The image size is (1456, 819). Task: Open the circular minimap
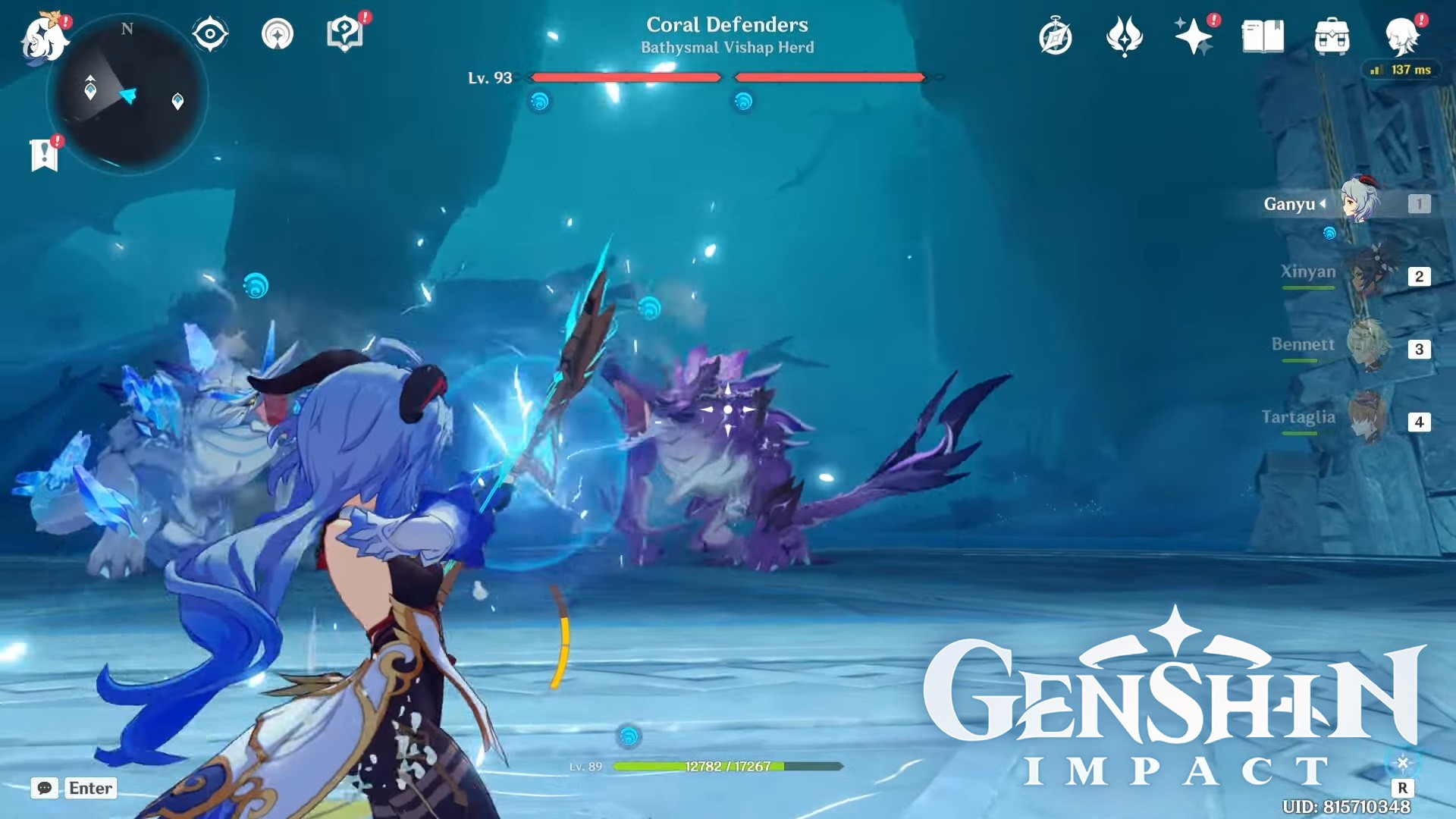coord(127,95)
